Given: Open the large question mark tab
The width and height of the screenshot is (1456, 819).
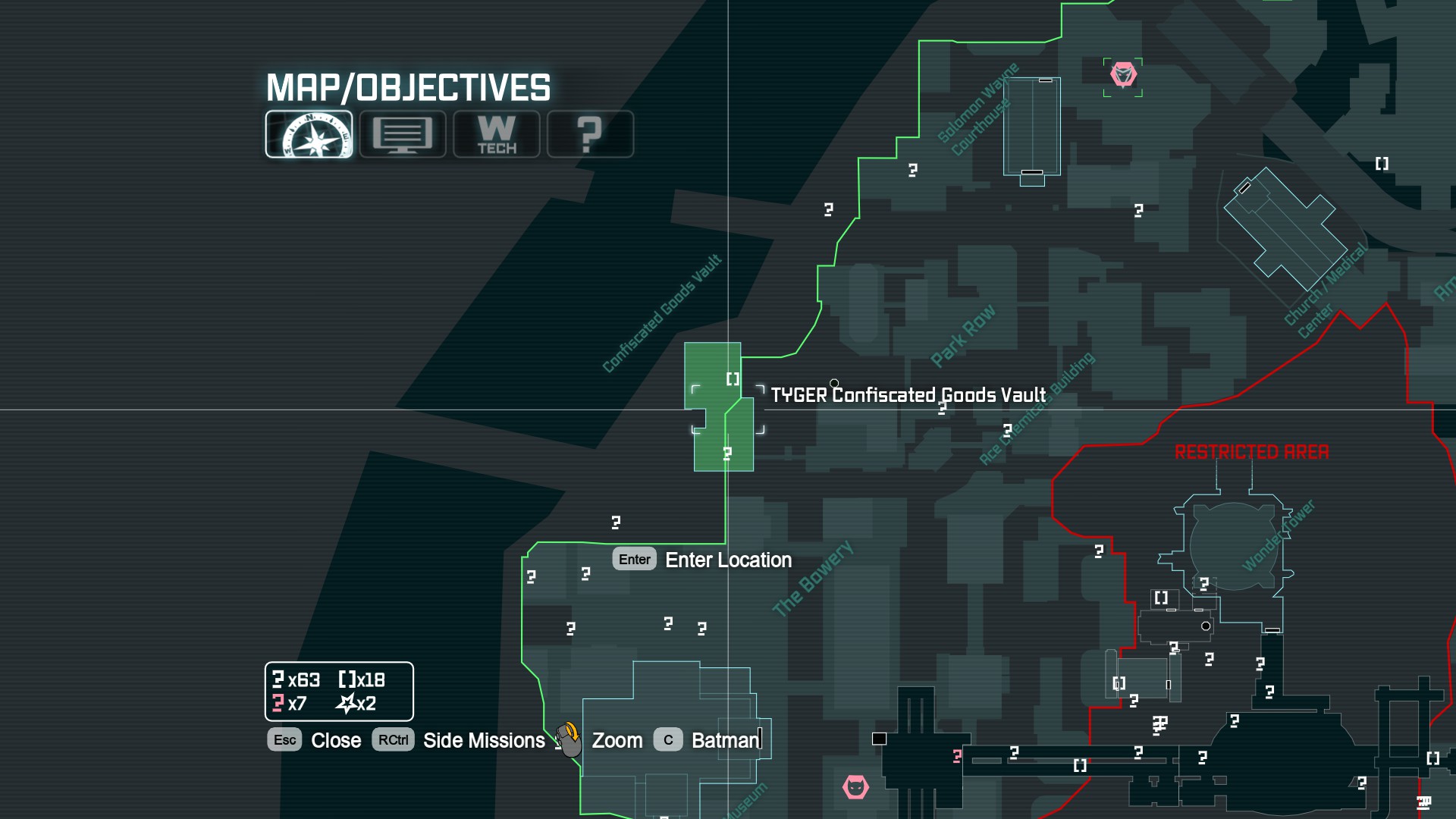Looking at the screenshot, I should (590, 134).
